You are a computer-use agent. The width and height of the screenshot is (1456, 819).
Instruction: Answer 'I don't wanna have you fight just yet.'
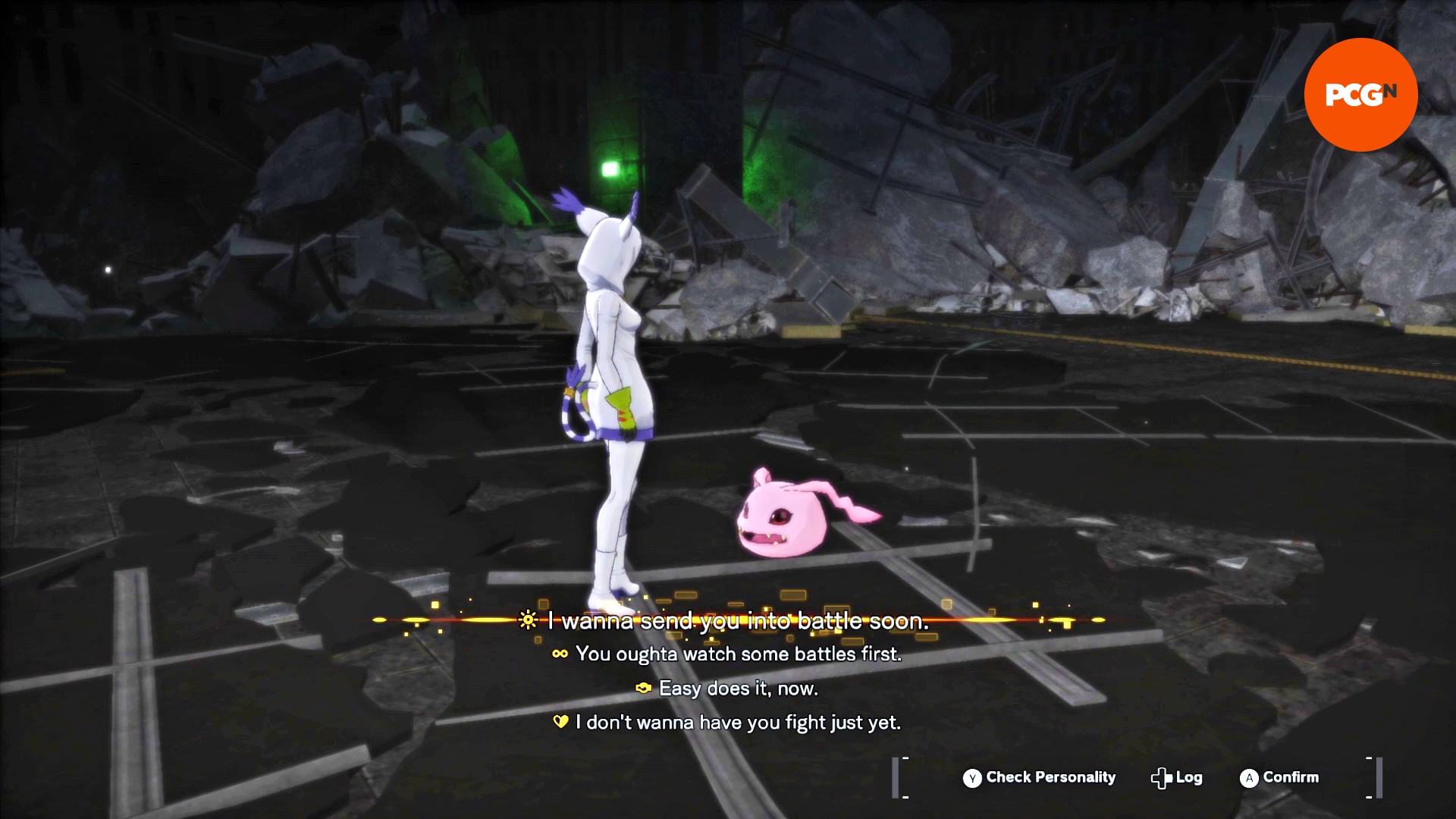coord(737,723)
